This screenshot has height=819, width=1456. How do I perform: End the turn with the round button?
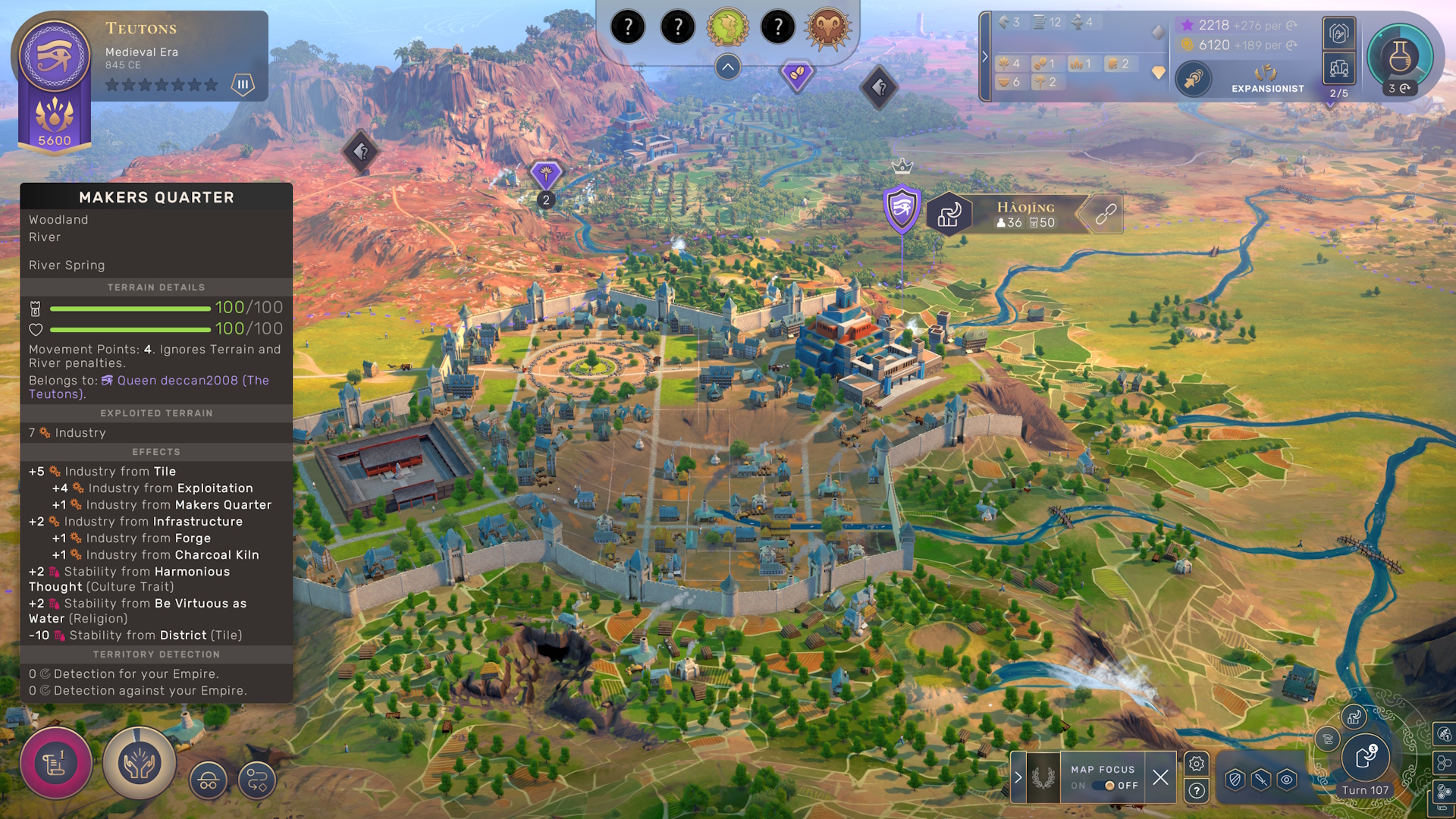(1365, 757)
